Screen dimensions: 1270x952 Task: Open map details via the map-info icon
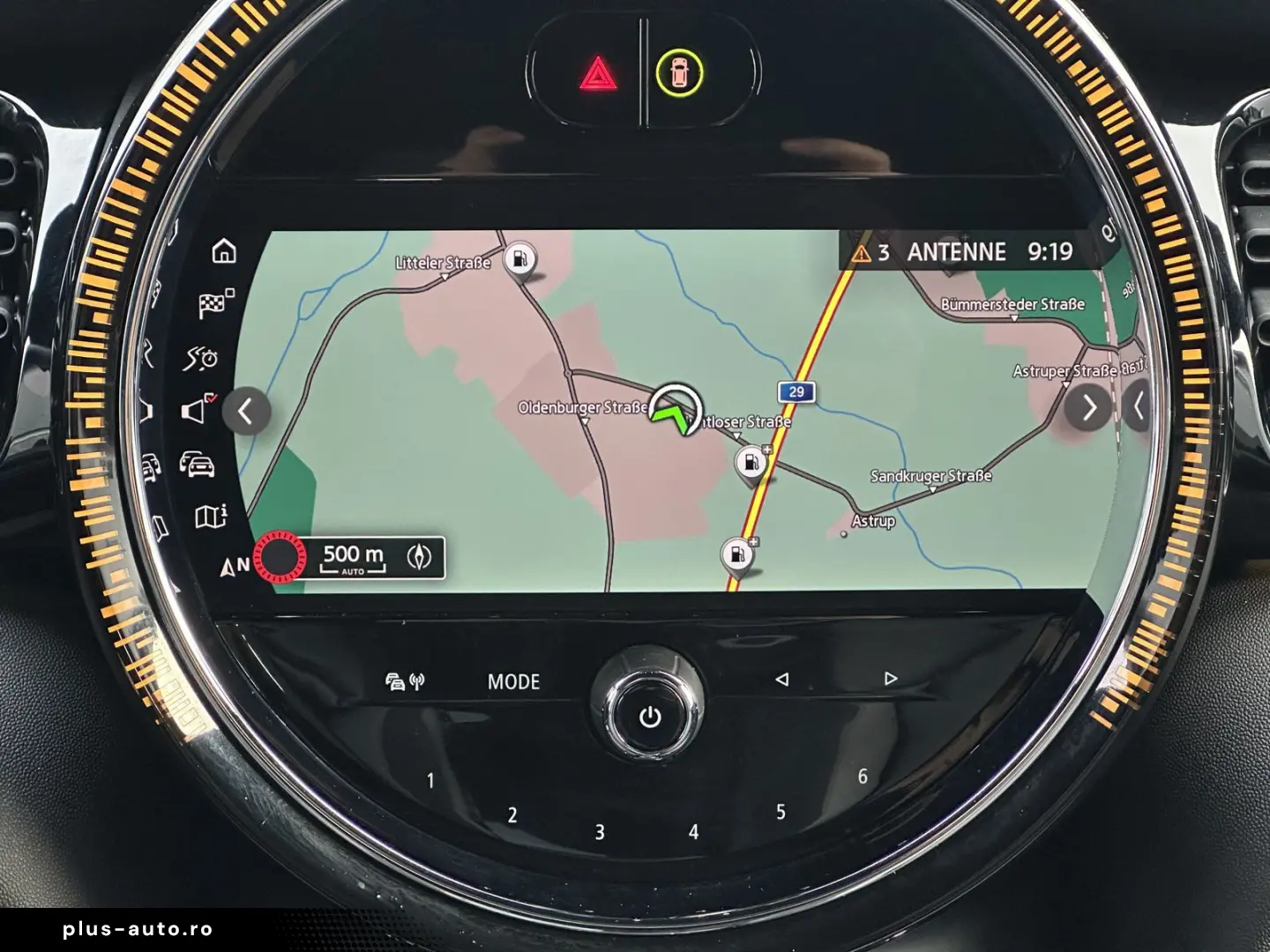[x=211, y=517]
